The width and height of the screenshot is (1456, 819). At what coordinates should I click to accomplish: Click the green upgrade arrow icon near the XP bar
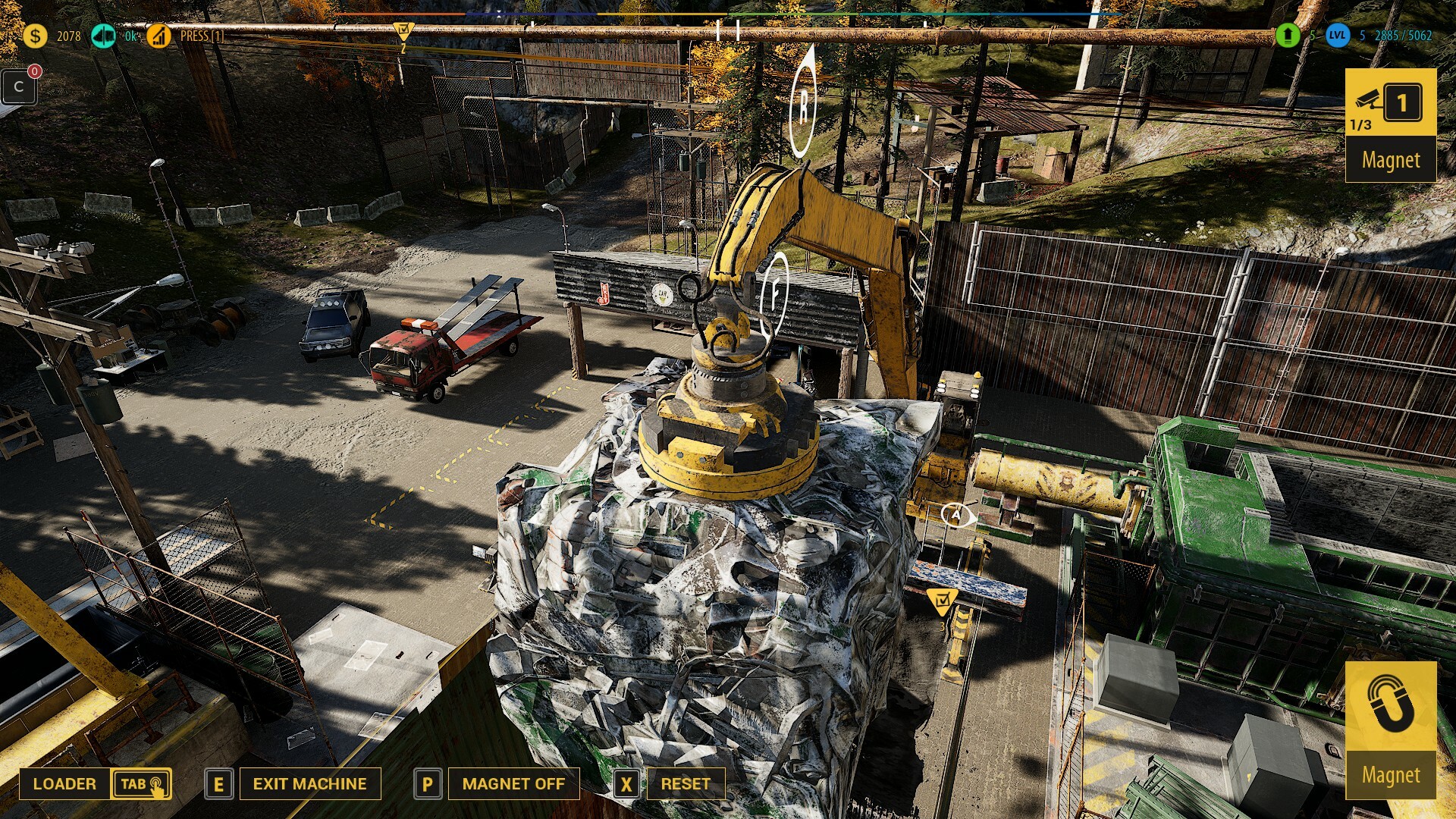(x=1288, y=36)
